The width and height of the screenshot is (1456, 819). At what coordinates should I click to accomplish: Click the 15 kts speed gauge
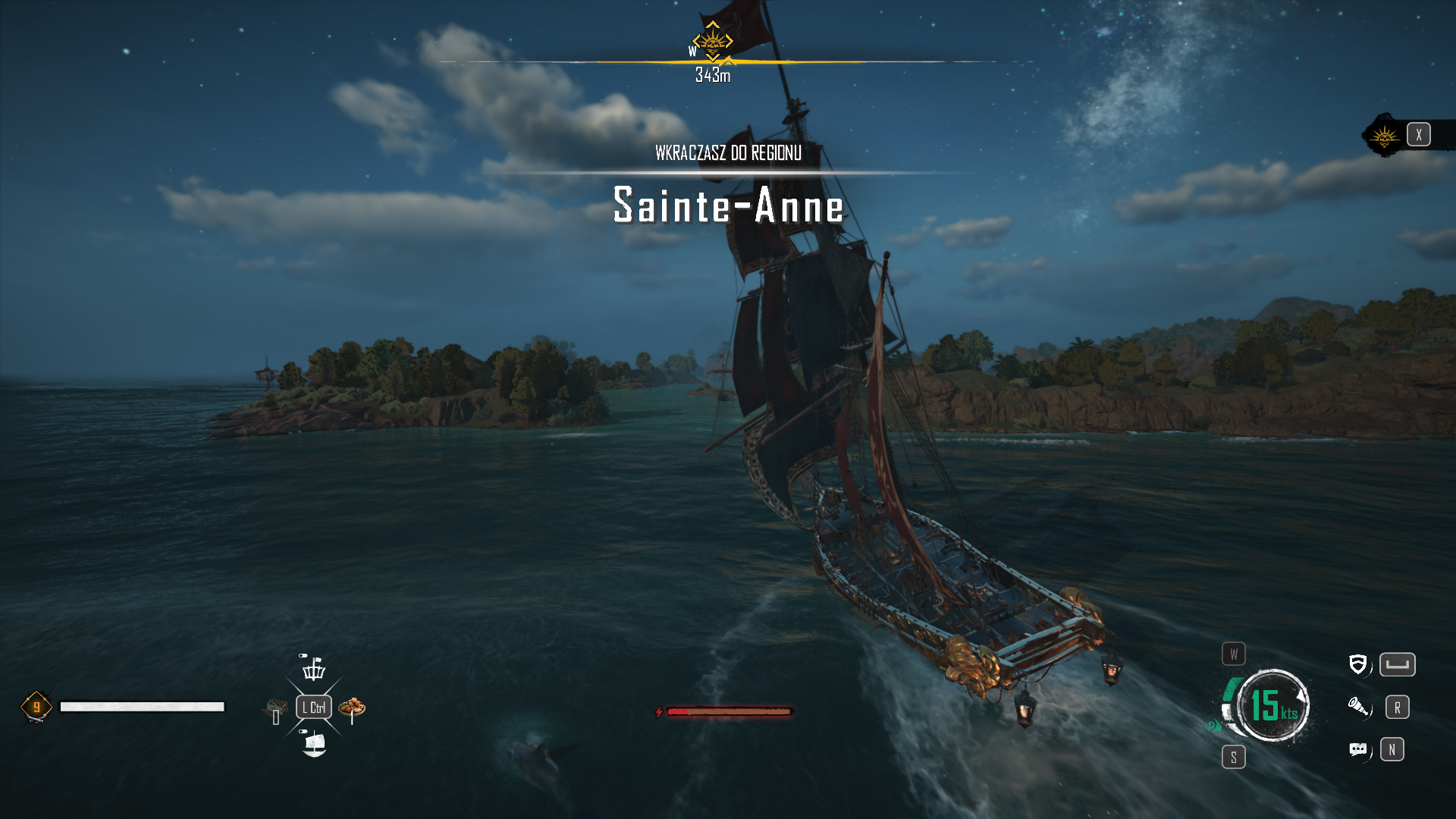click(x=1273, y=705)
